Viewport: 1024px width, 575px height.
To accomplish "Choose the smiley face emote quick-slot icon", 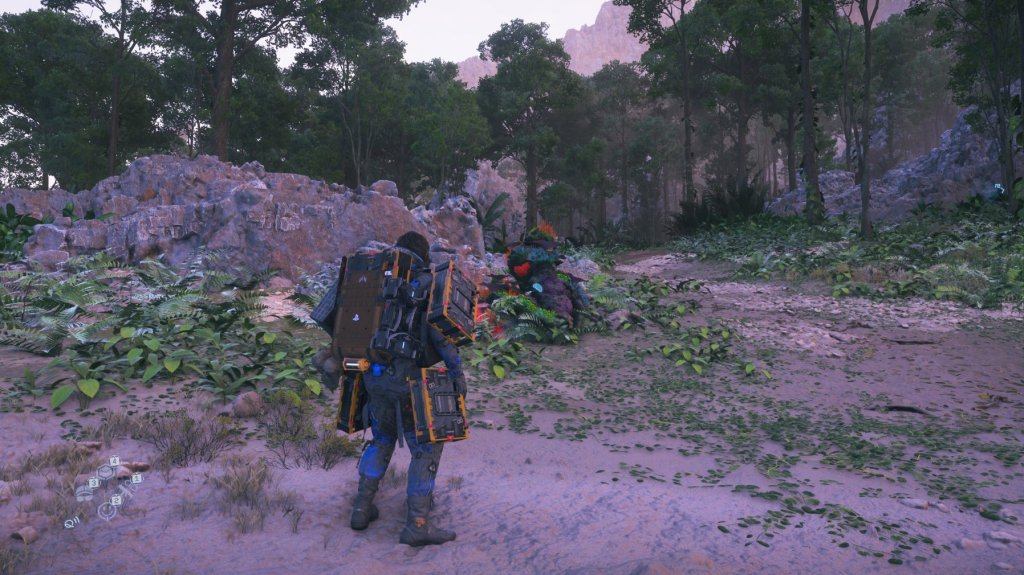I will tap(107, 510).
